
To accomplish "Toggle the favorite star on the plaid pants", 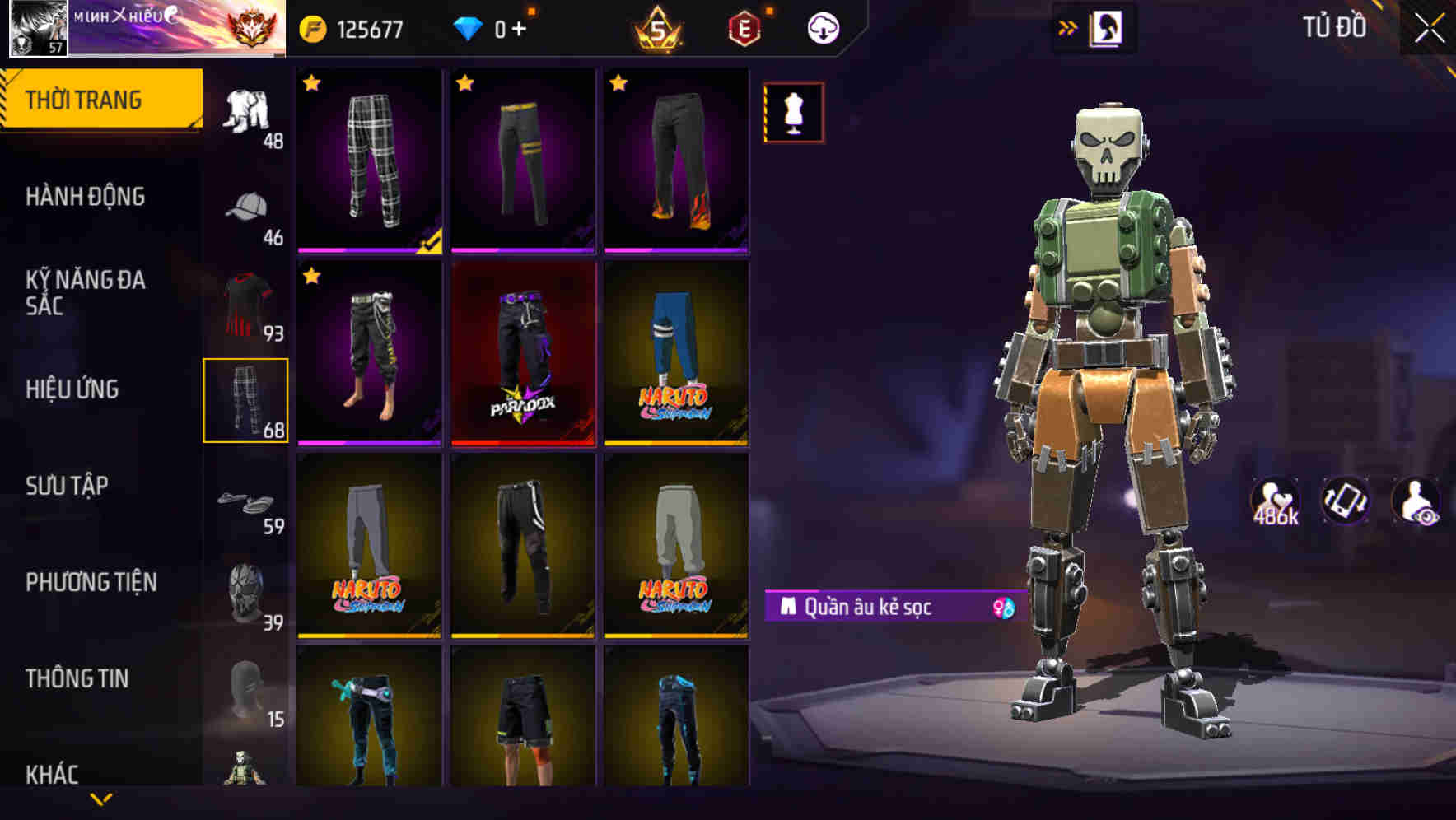I will point(311,83).
